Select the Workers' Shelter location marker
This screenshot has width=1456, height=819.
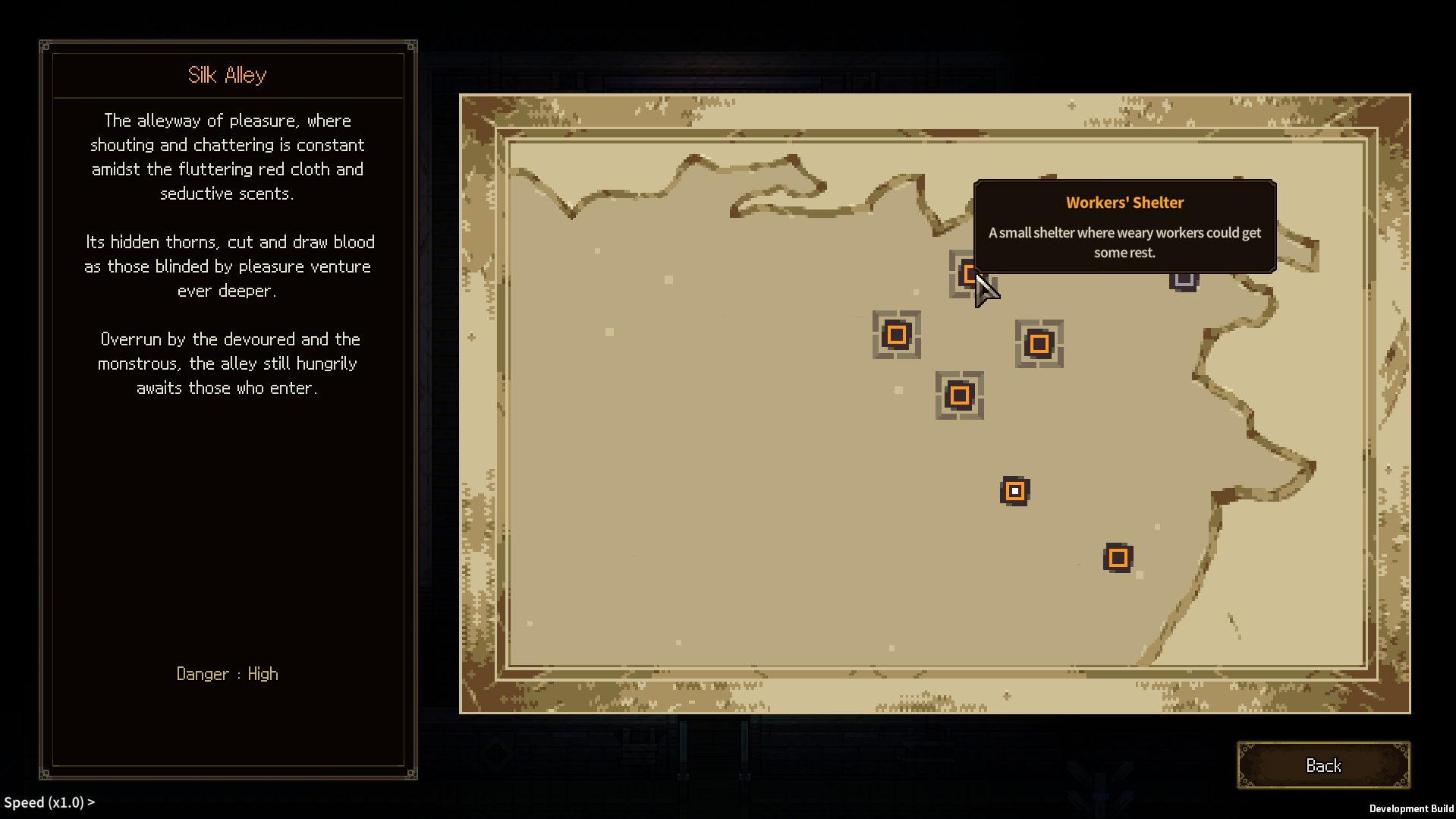(970, 274)
